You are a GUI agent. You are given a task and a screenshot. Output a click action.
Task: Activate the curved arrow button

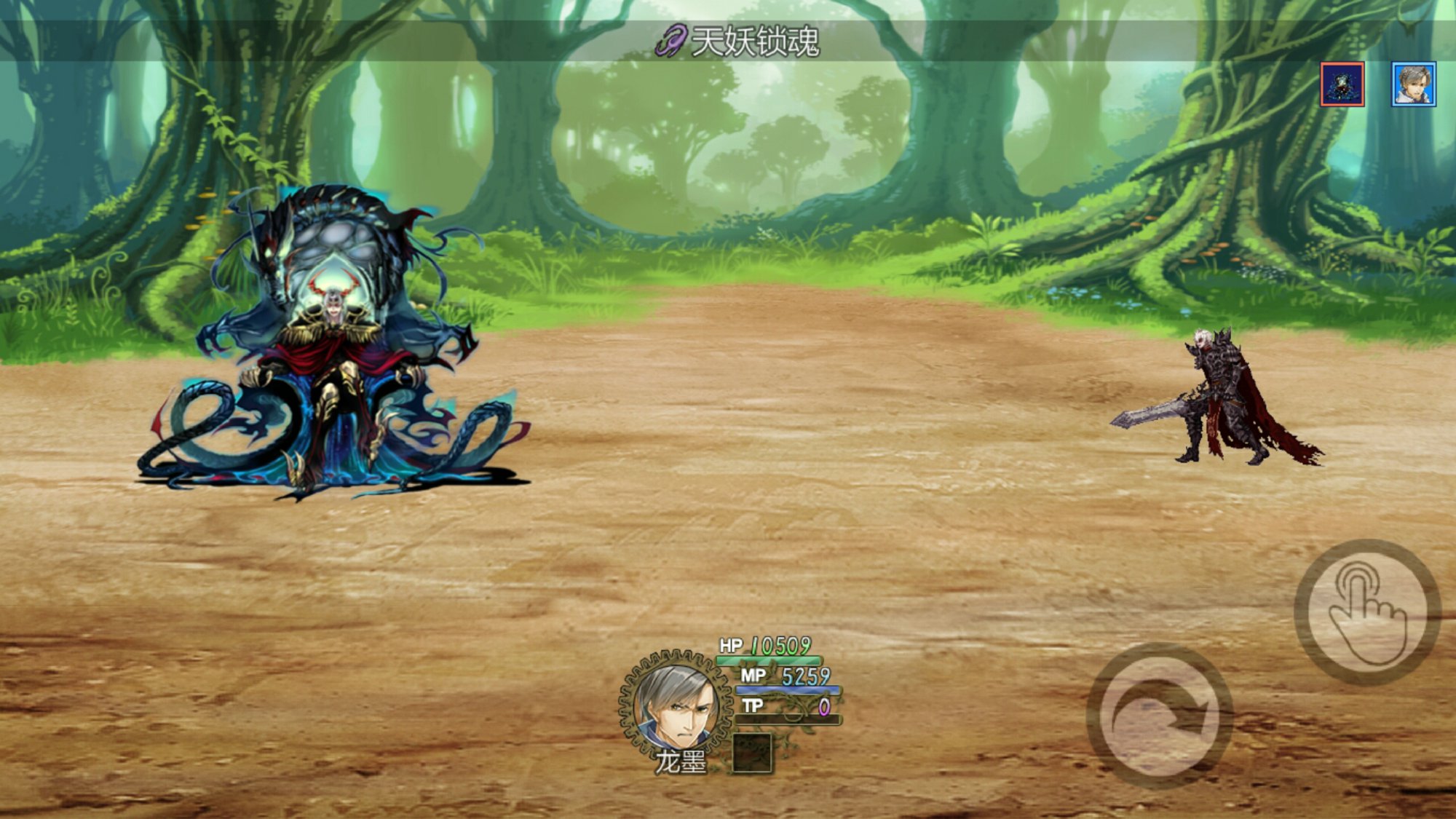pos(1159,716)
